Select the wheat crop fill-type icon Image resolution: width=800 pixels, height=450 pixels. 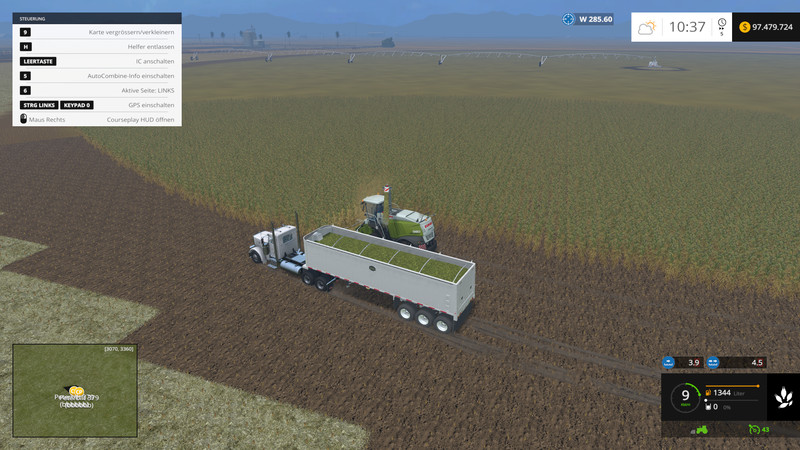[783, 398]
